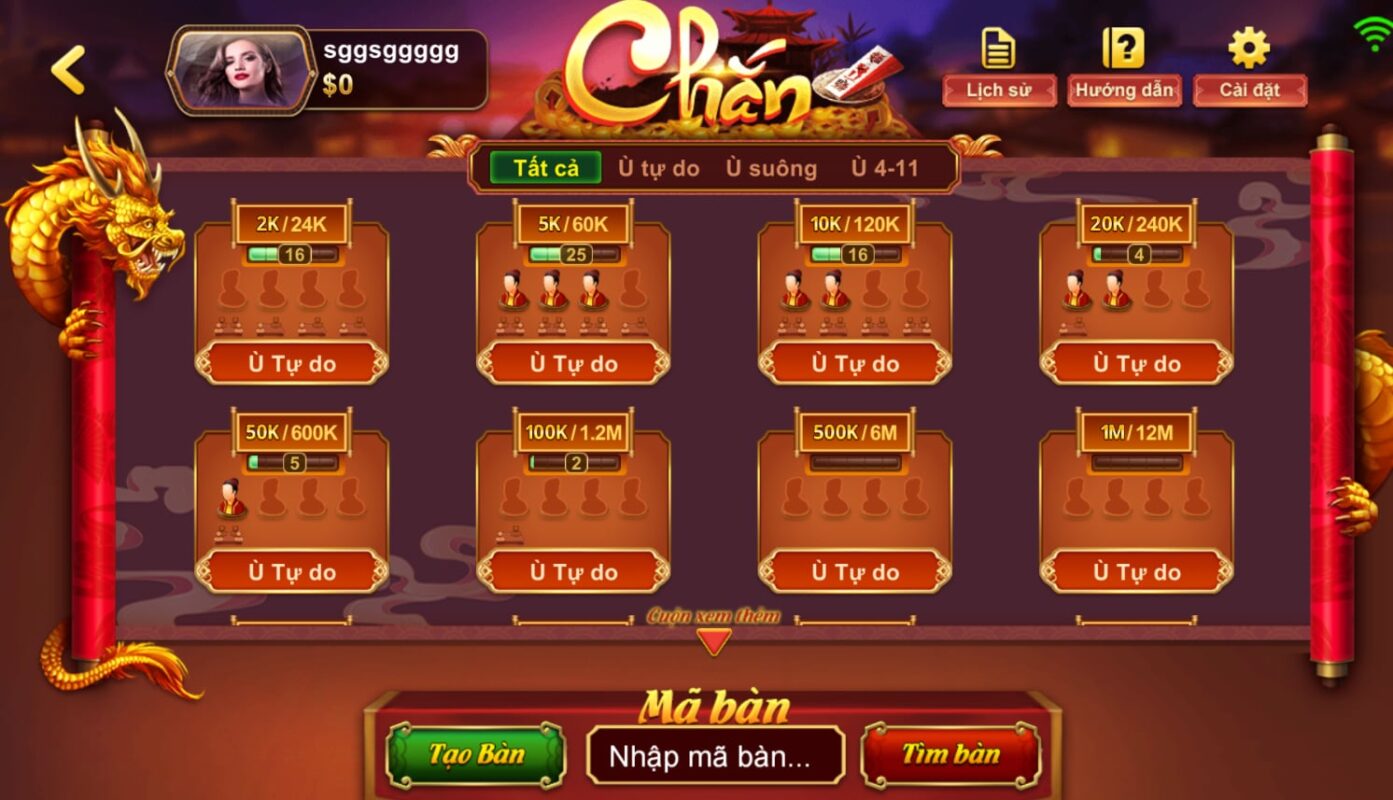Viewport: 1393px width, 800px height.
Task: Join the 2K/24K table
Action: pos(292,363)
